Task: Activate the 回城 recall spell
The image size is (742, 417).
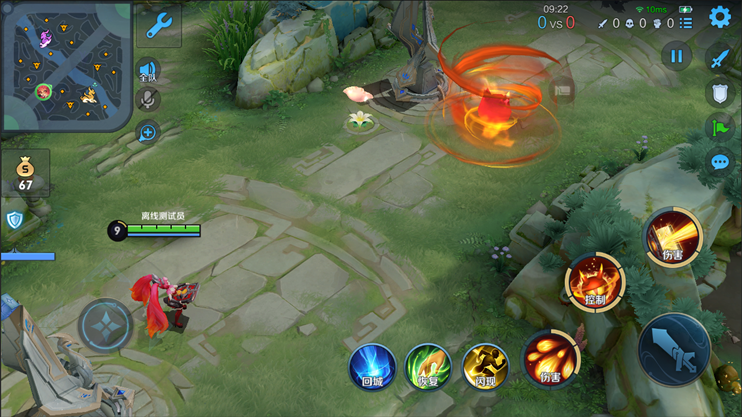Action: 372,366
